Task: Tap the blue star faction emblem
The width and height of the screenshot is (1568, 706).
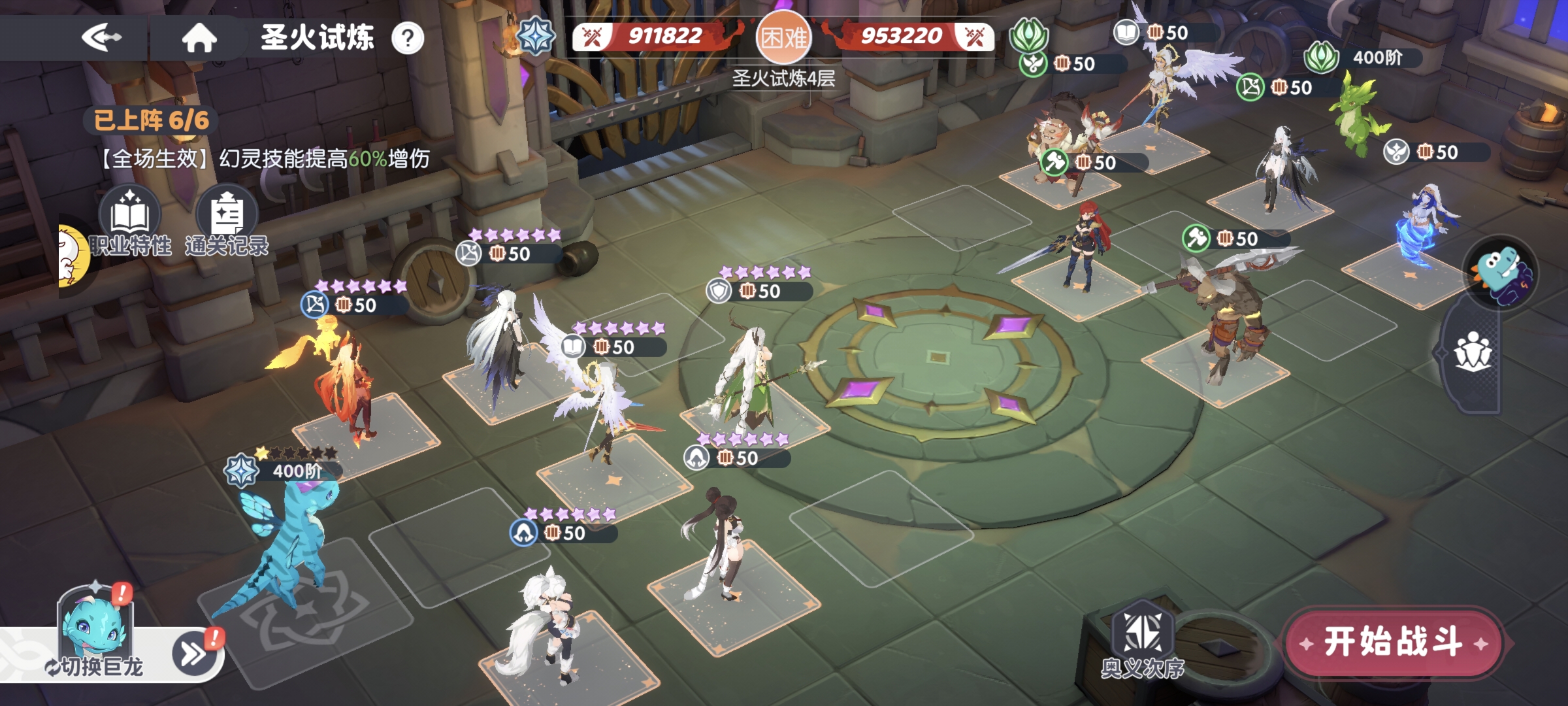Action: 535,36
